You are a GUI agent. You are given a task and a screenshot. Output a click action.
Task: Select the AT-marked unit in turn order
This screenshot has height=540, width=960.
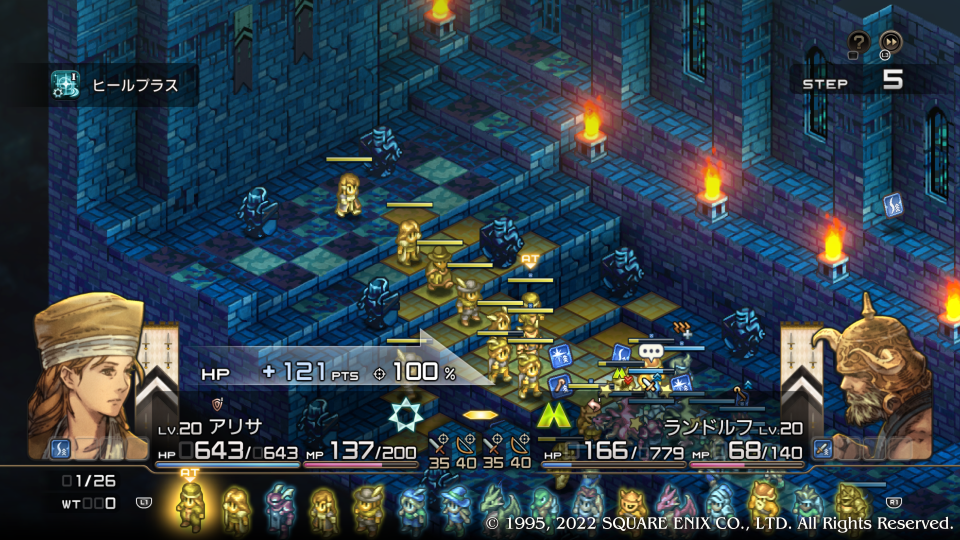click(190, 505)
